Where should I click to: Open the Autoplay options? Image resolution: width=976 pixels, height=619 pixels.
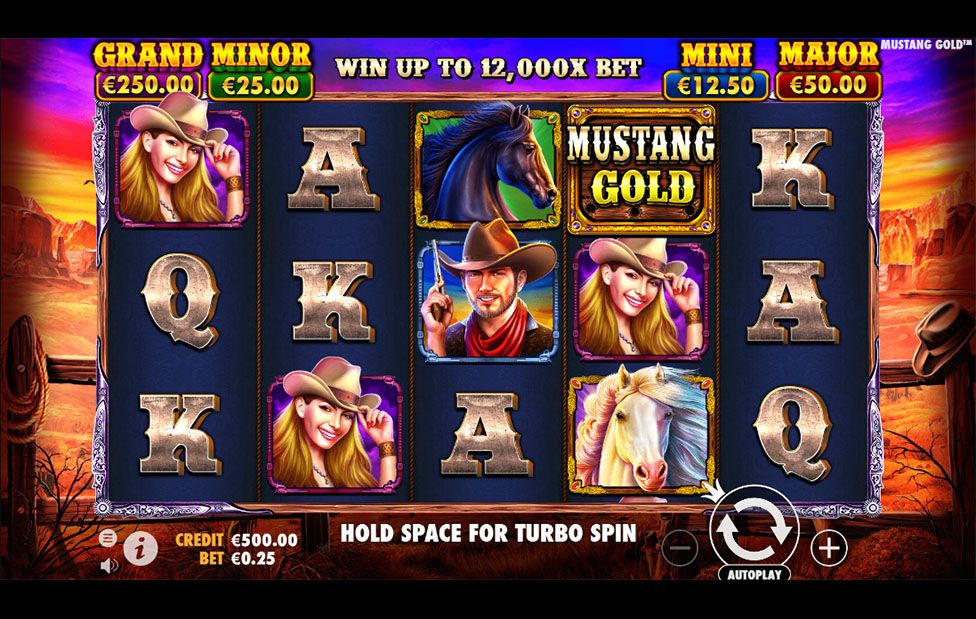coord(754,574)
